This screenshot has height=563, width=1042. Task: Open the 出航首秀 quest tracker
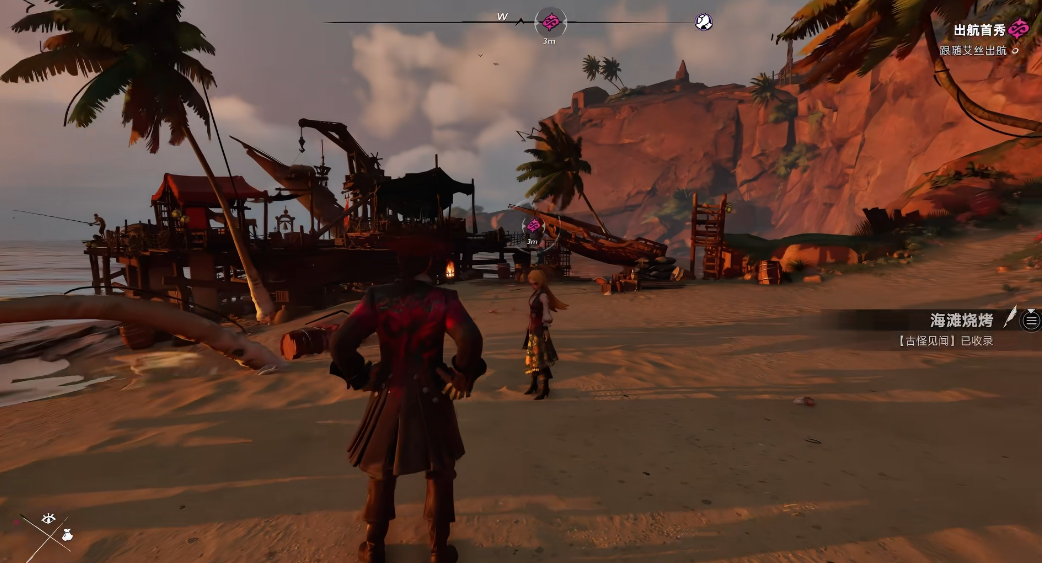[979, 31]
